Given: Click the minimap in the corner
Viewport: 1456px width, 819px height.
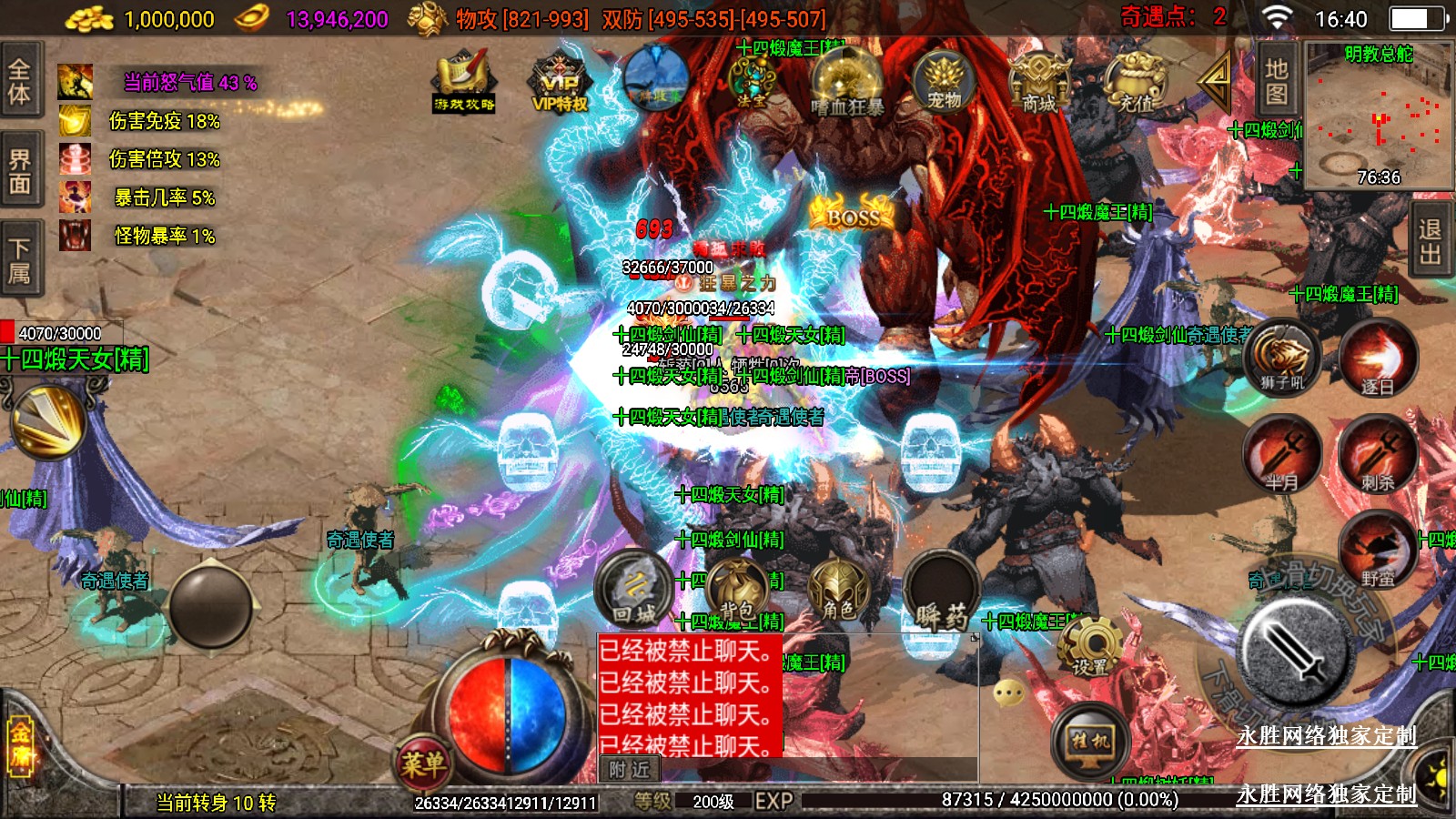Looking at the screenshot, I should 1378,116.
